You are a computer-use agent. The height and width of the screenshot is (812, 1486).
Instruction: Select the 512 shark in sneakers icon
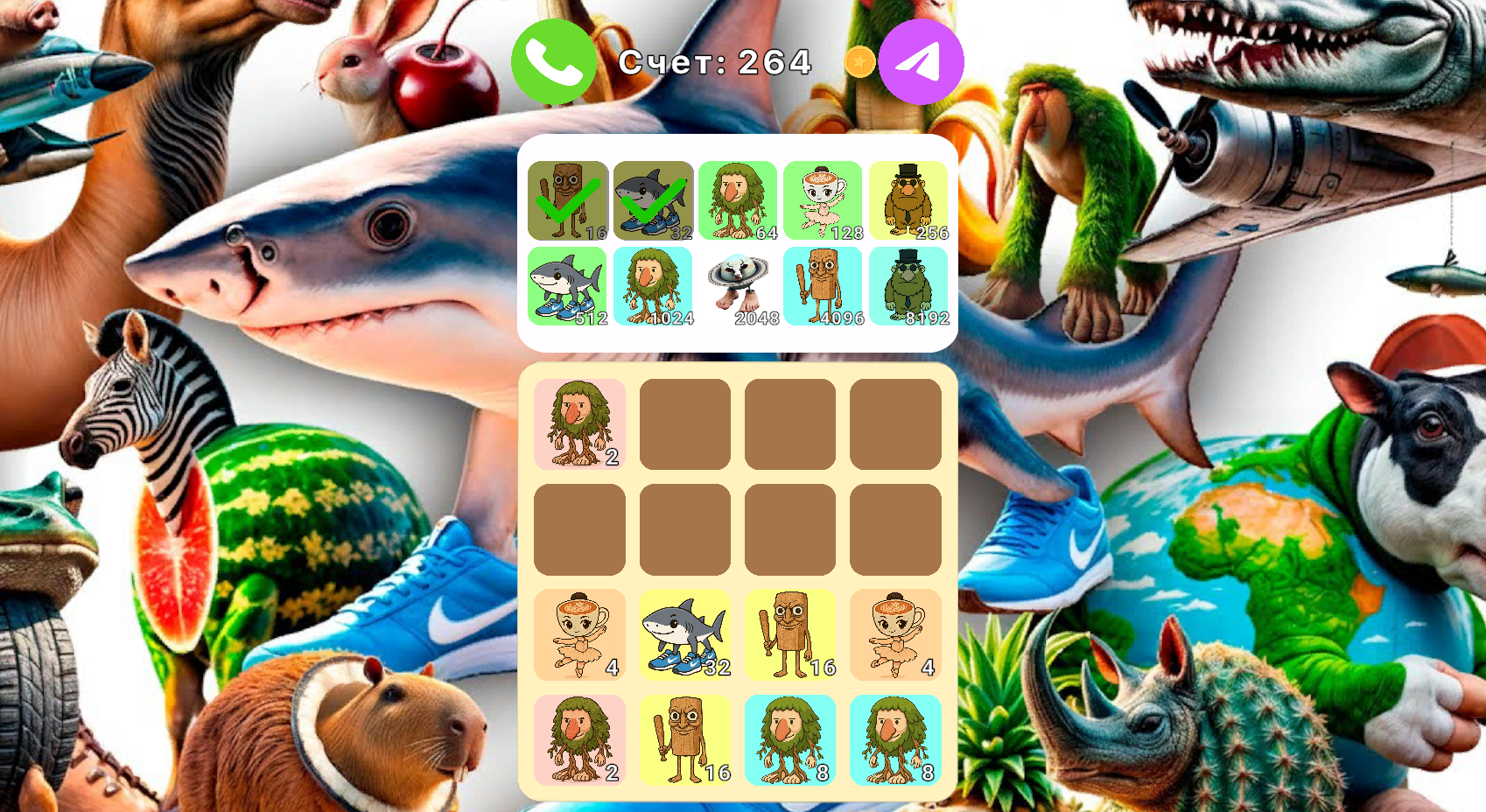click(567, 285)
